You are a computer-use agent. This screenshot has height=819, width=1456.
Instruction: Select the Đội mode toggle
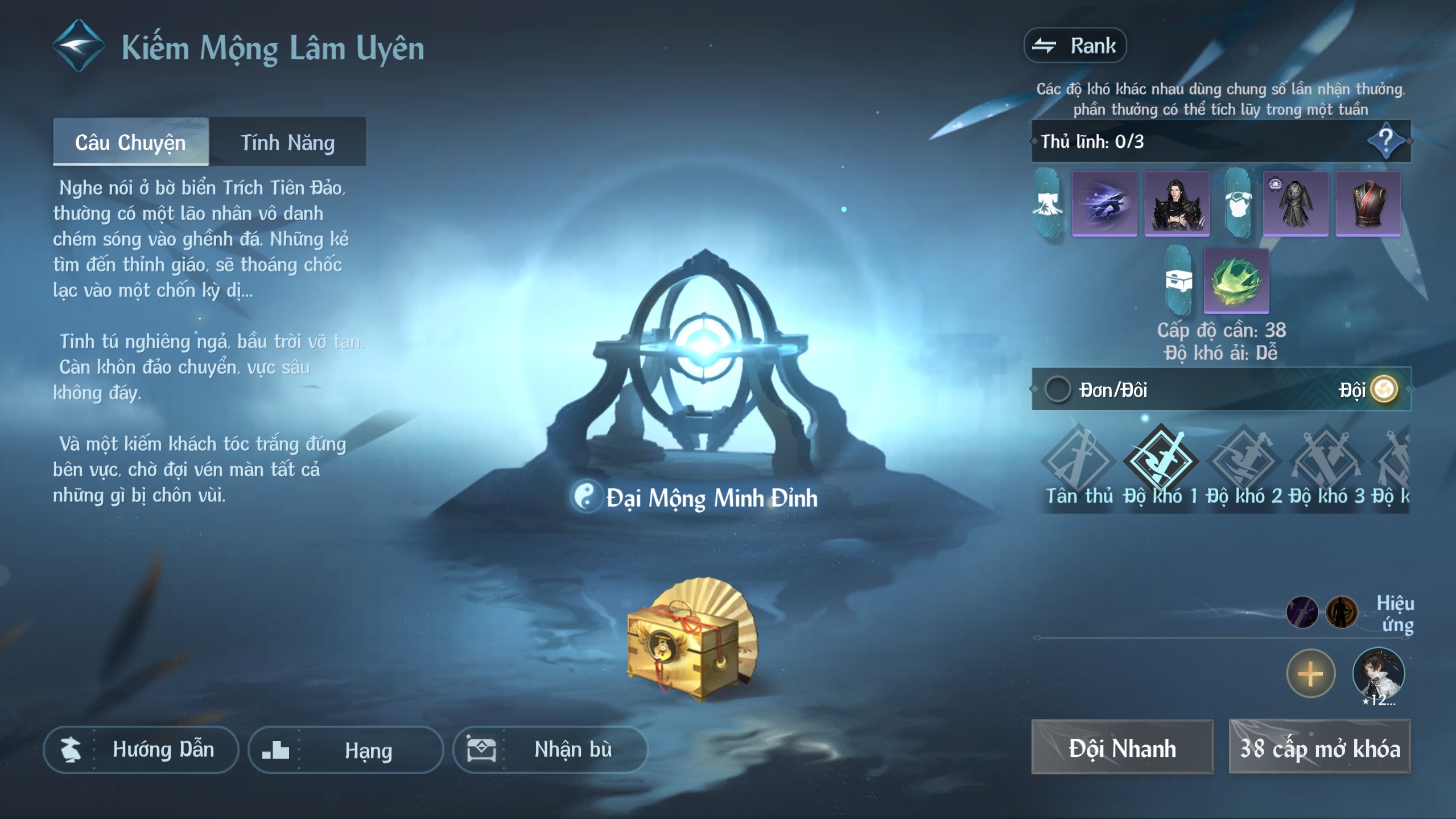[x=1384, y=390]
